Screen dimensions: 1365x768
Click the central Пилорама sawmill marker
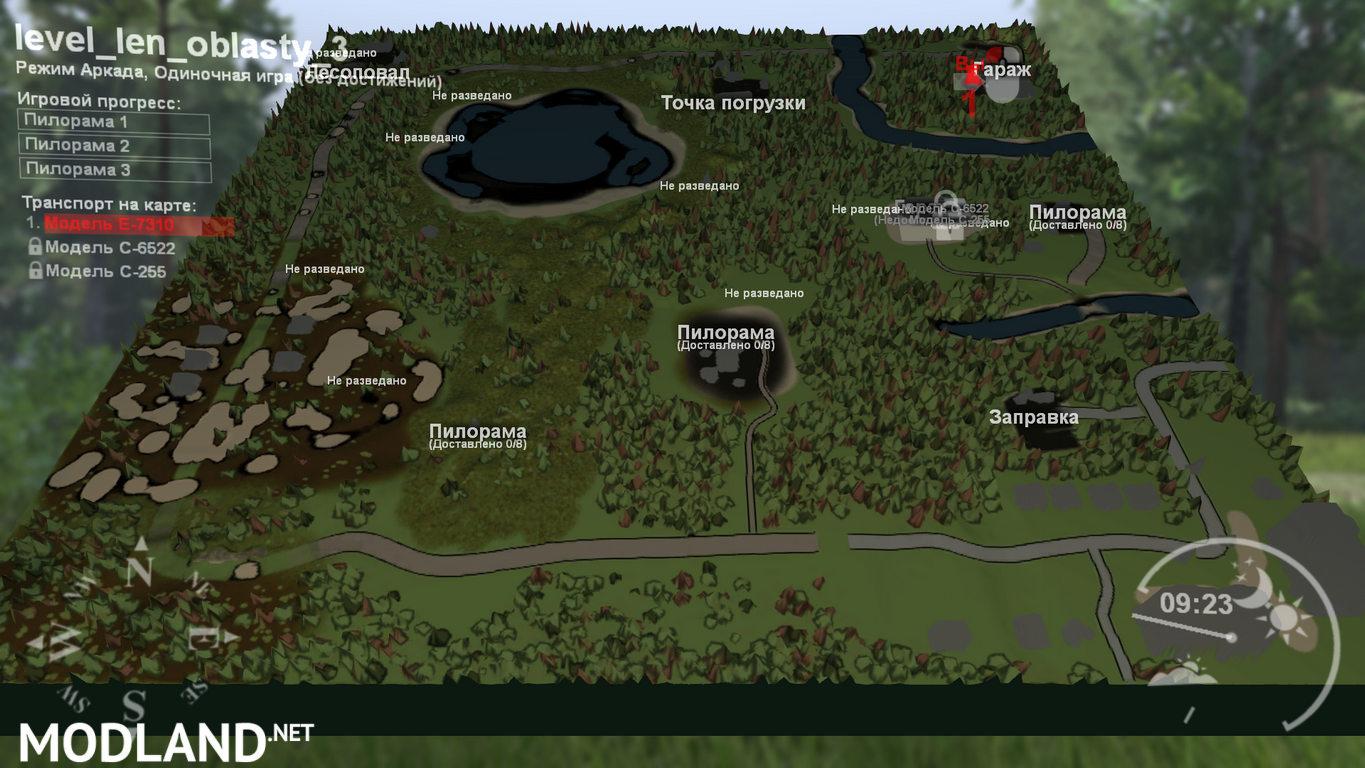(x=726, y=331)
